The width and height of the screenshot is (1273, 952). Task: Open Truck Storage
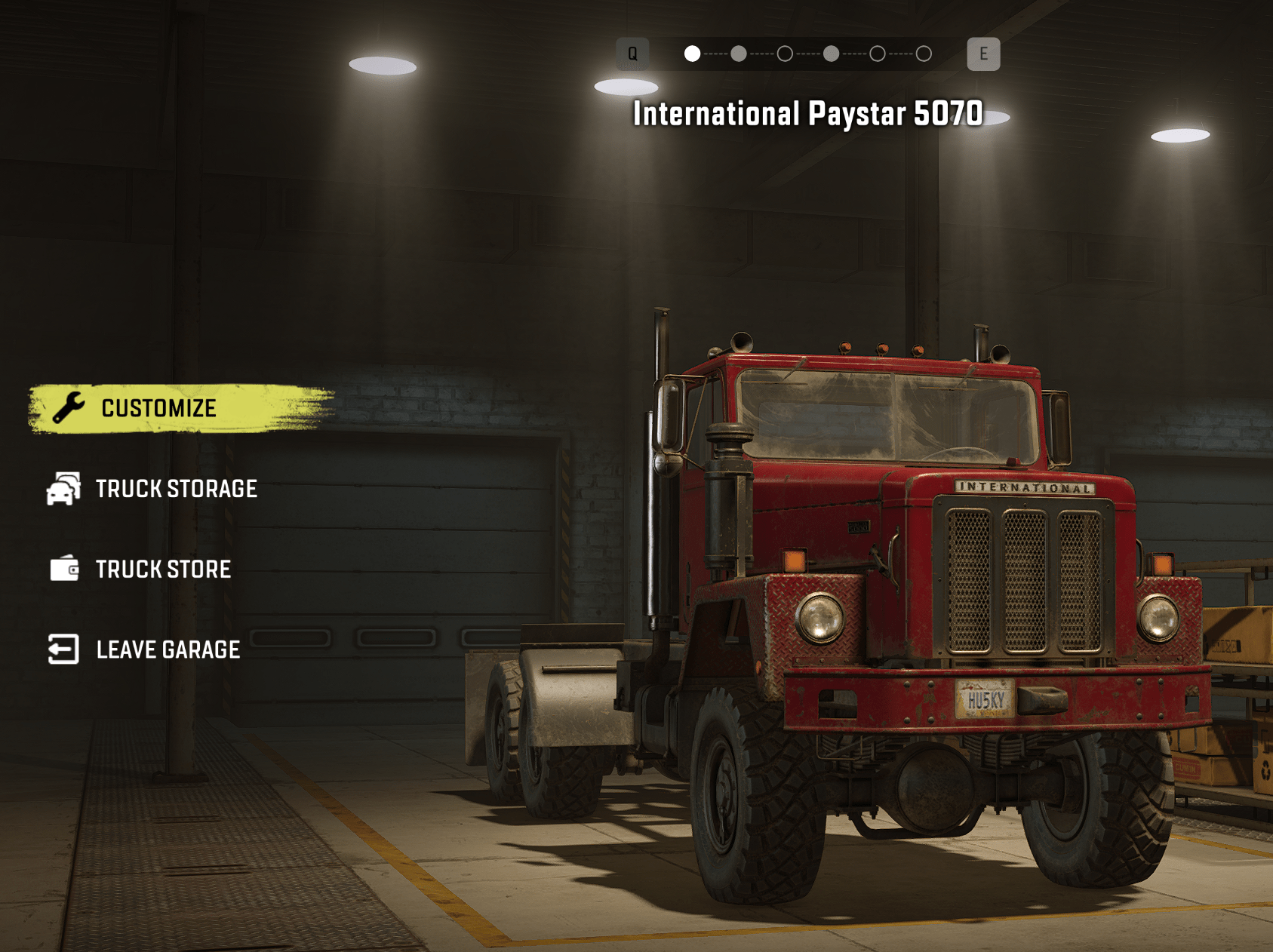click(176, 489)
